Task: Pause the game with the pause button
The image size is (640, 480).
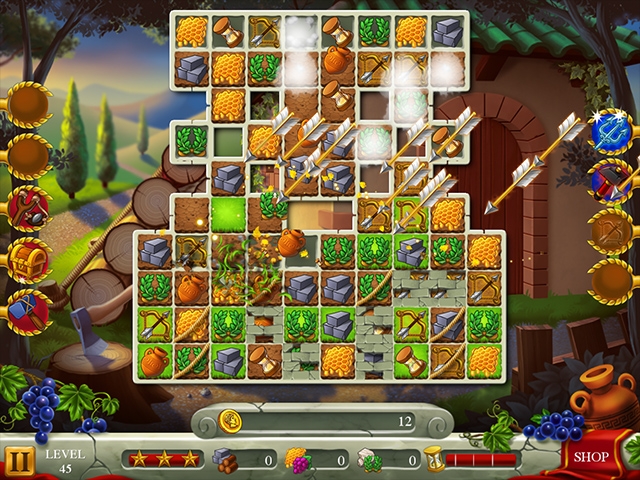Action: (x=19, y=460)
